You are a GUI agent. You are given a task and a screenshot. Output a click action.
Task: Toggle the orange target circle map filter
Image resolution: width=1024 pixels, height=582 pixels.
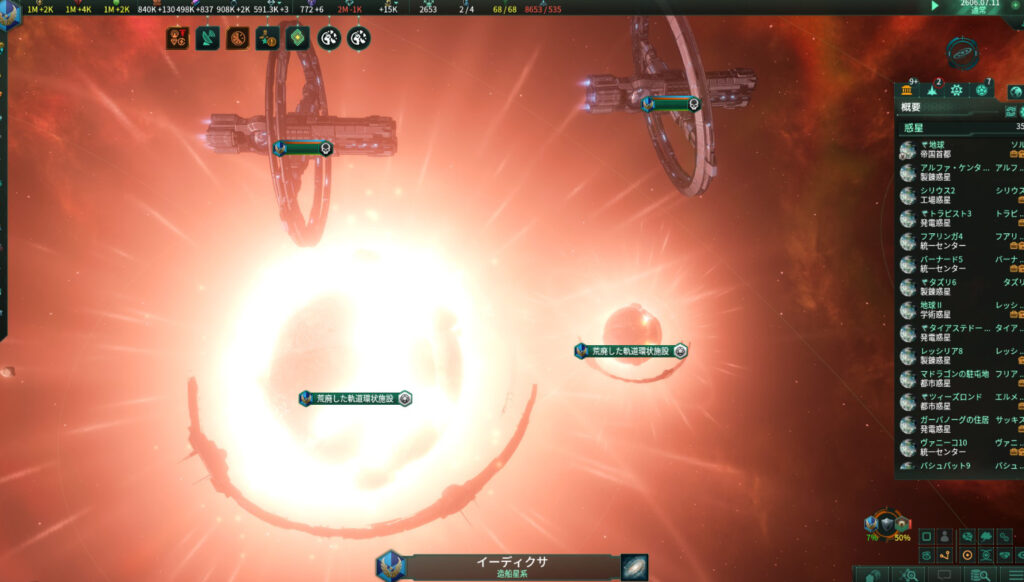click(967, 555)
